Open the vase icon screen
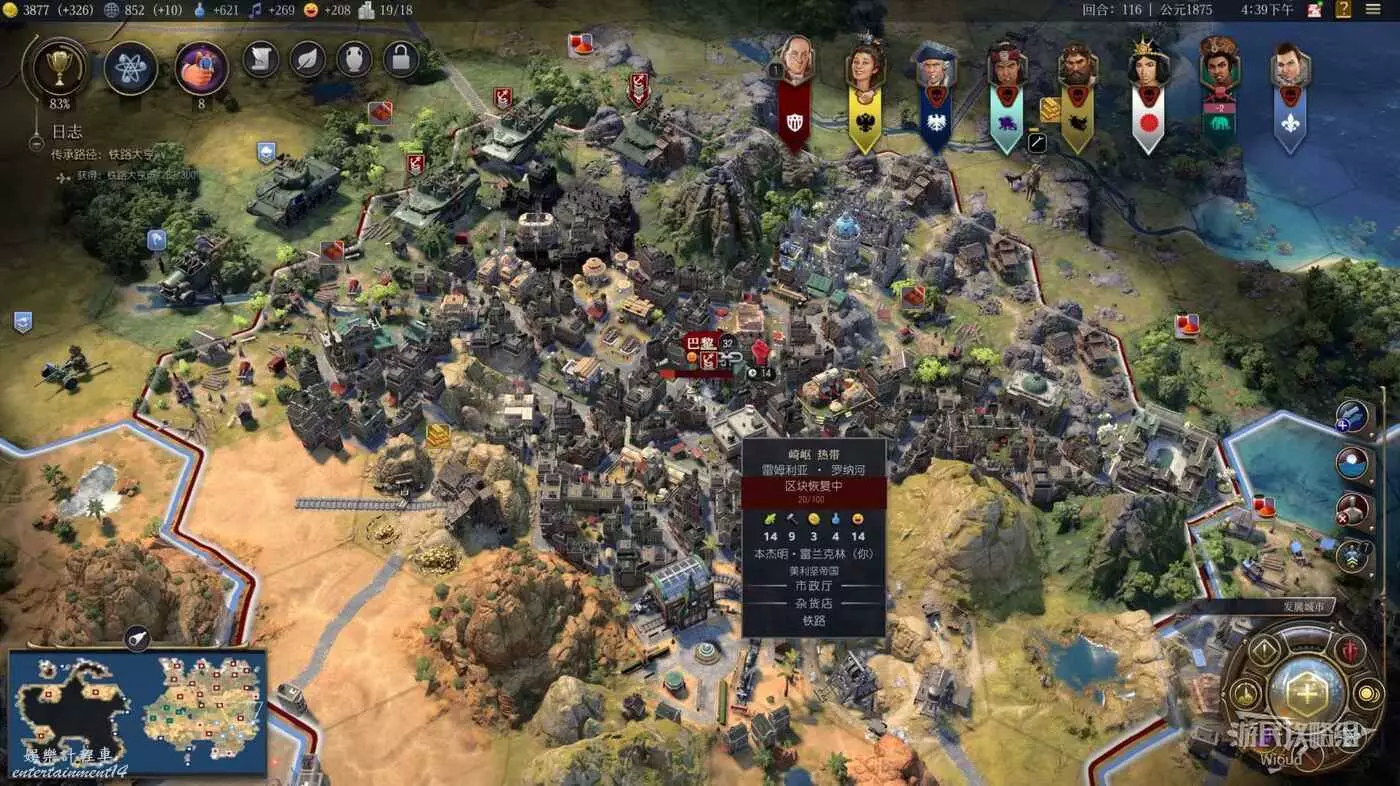The height and width of the screenshot is (786, 1400). click(x=354, y=59)
